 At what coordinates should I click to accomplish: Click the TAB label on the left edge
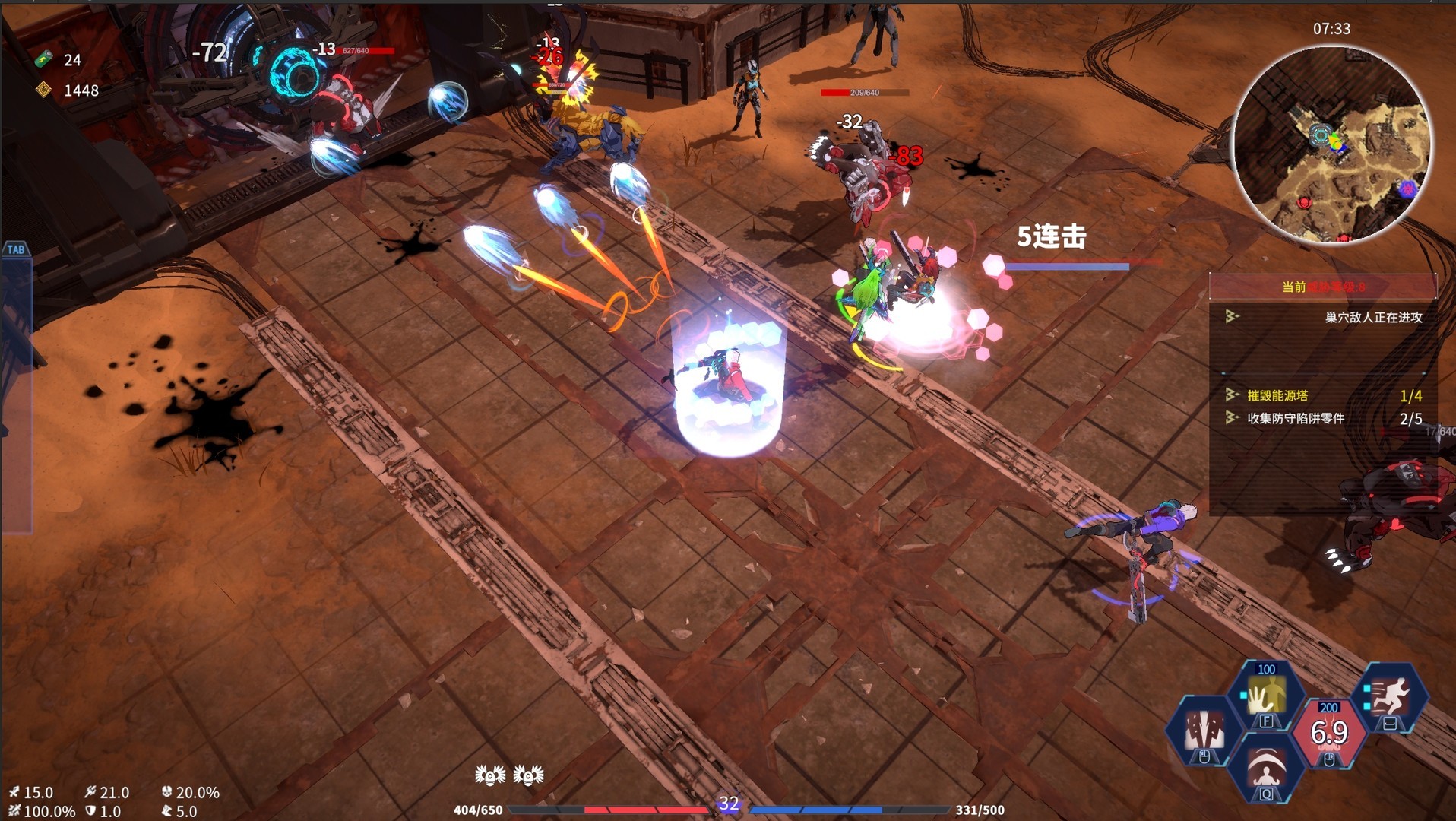tap(17, 249)
